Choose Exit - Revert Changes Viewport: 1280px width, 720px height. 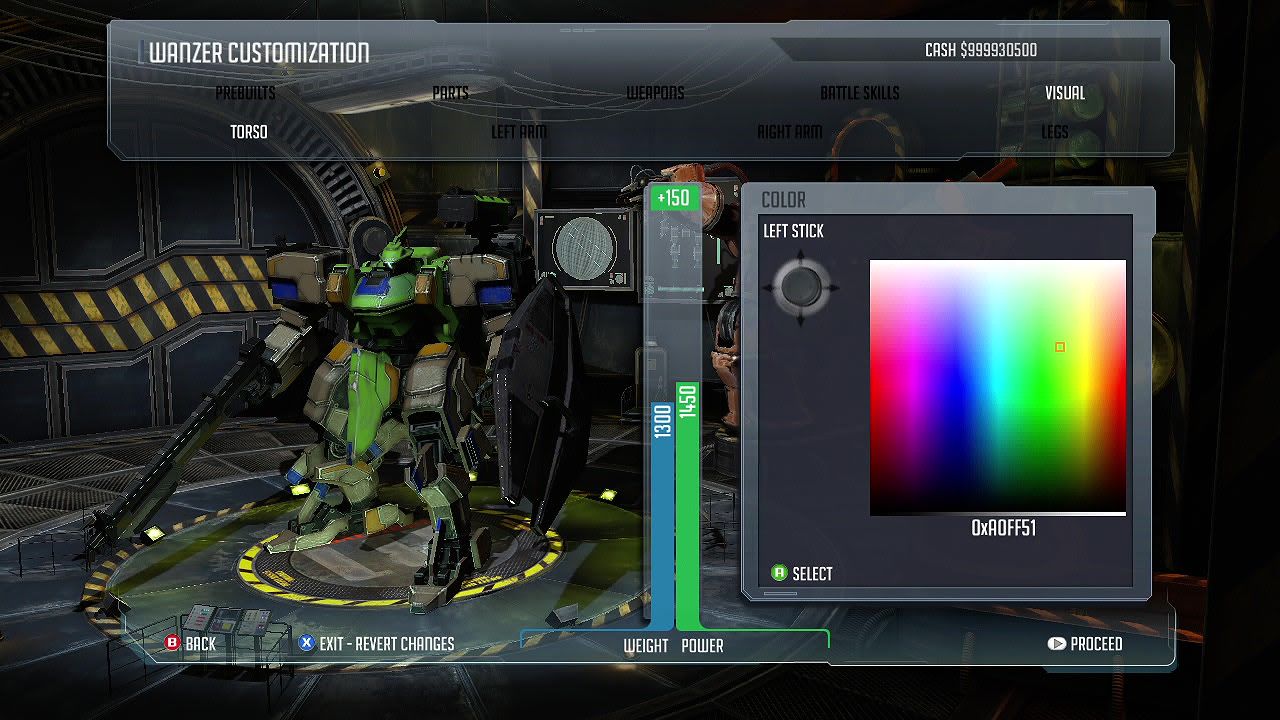[376, 644]
